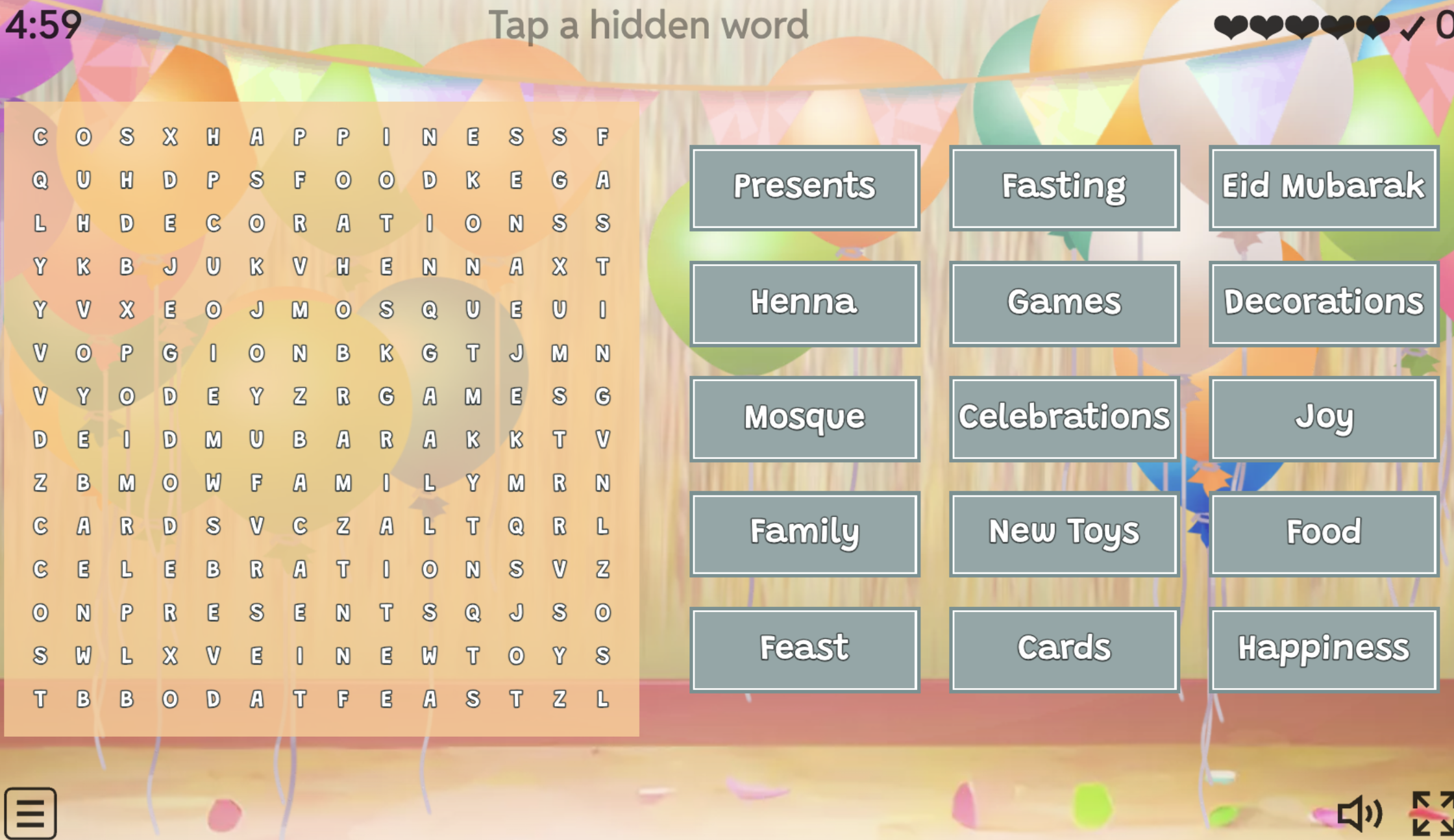Tap the Decorations word tile
This screenshot has width=1454, height=840.
[x=1322, y=303]
